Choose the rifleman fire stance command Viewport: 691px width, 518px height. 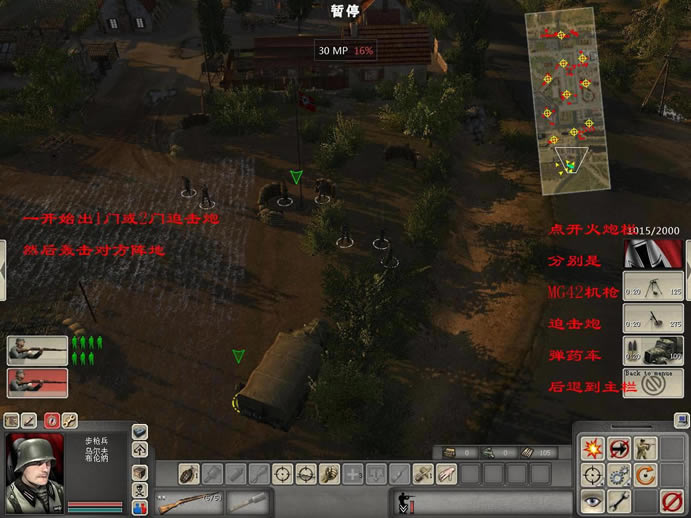coord(647,446)
